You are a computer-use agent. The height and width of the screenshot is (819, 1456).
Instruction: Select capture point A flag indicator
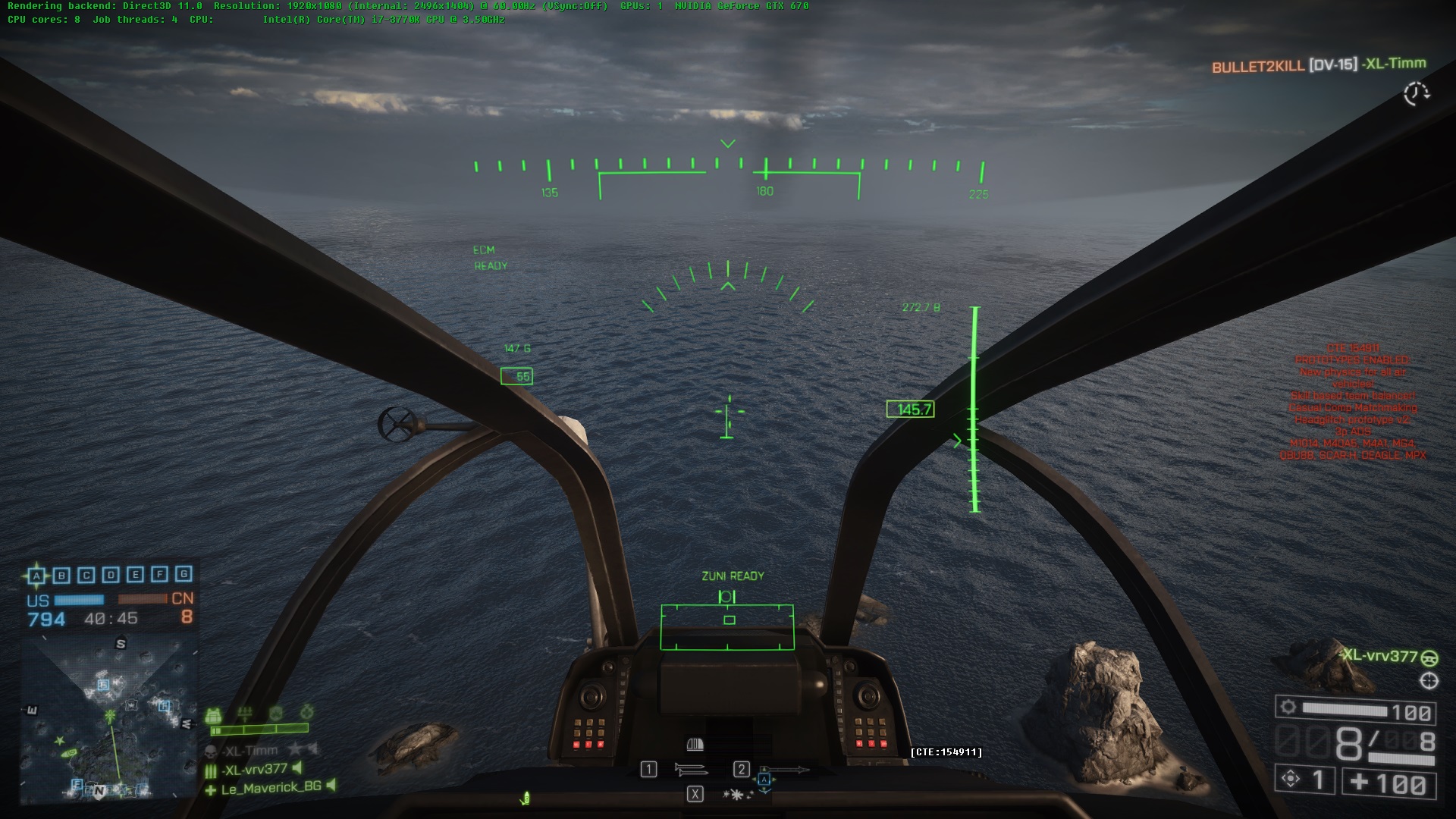[36, 576]
